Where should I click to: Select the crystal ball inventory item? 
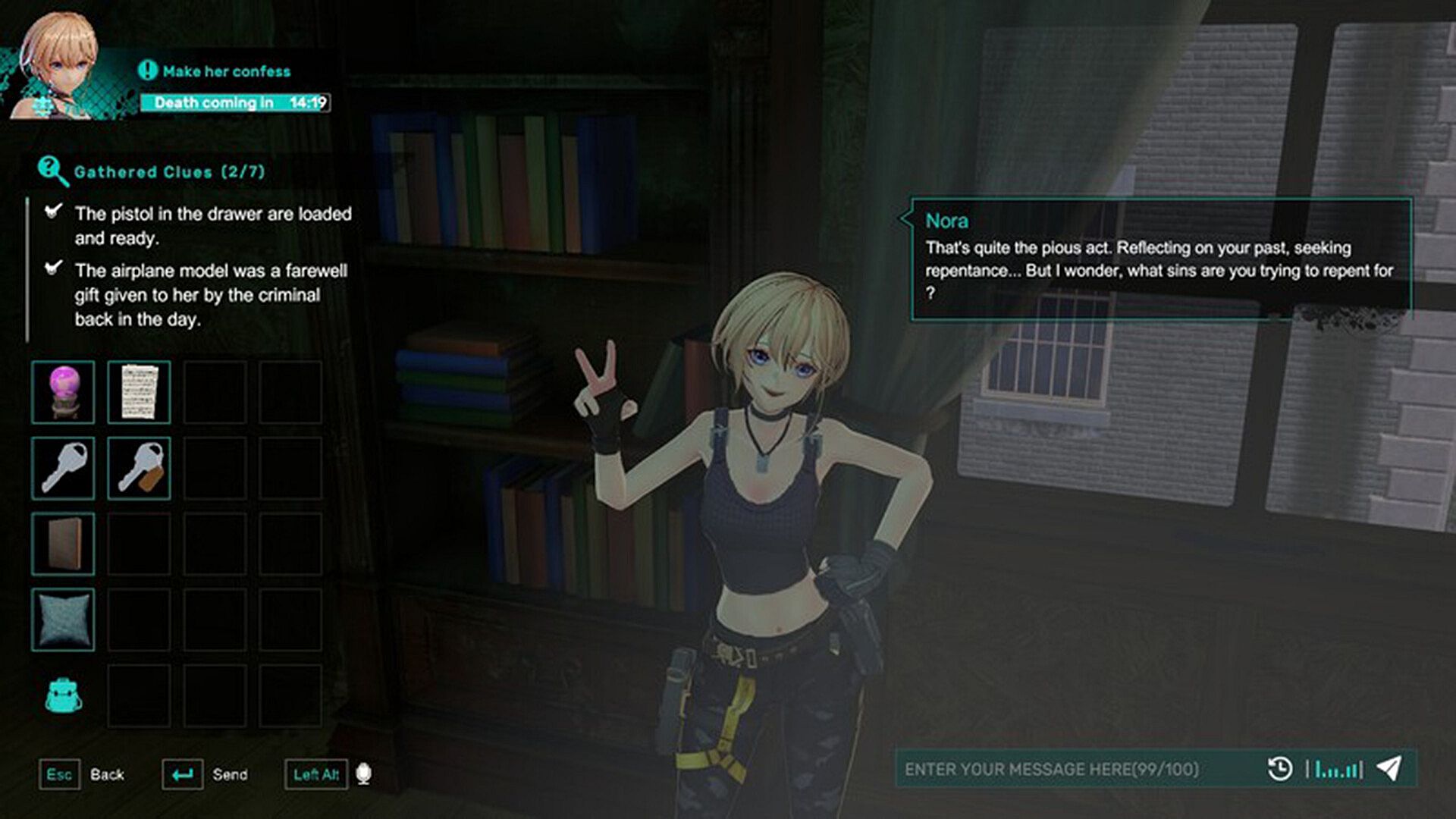[x=63, y=392]
